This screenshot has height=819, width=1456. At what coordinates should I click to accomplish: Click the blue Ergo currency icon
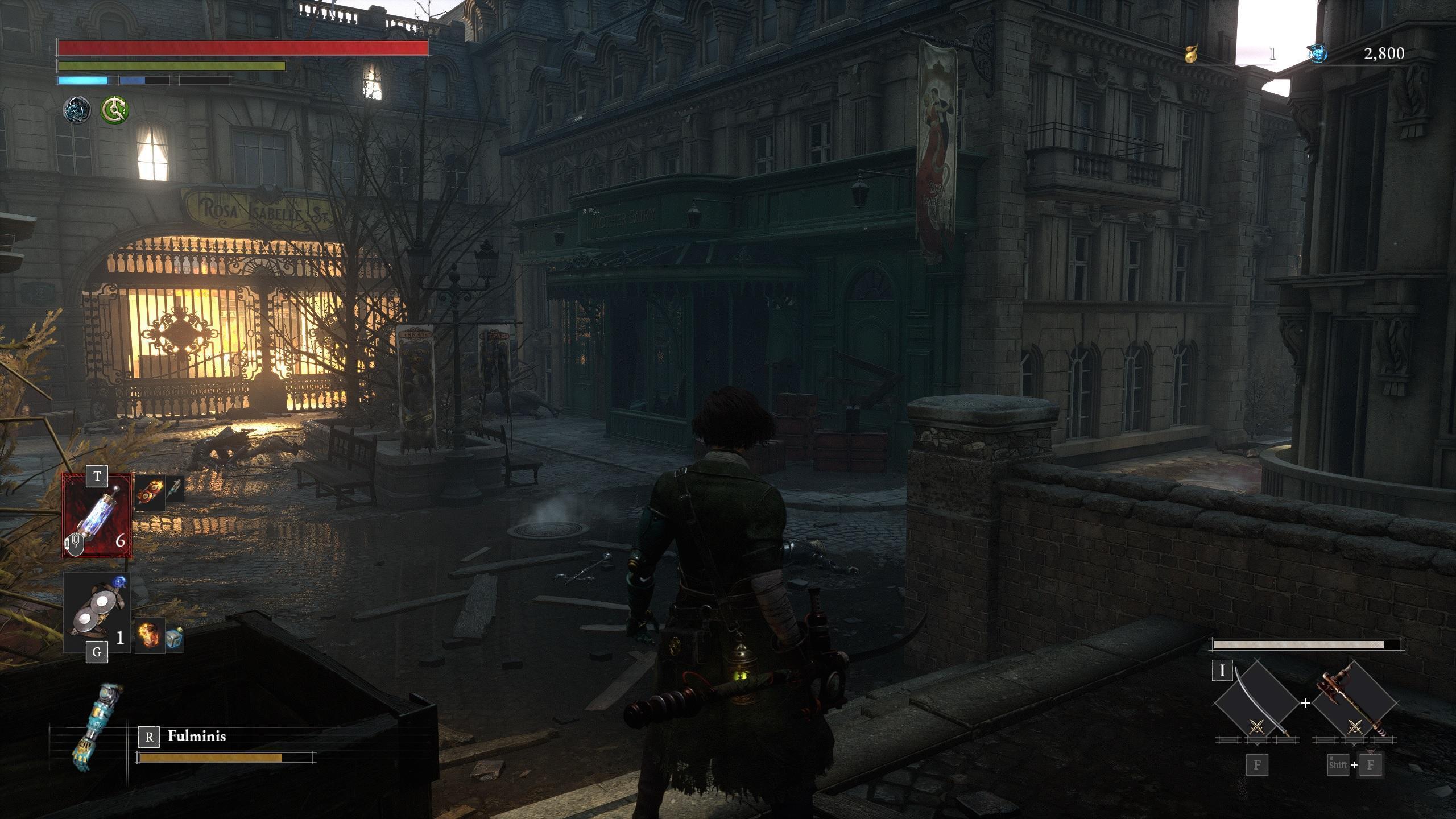[x=1318, y=54]
